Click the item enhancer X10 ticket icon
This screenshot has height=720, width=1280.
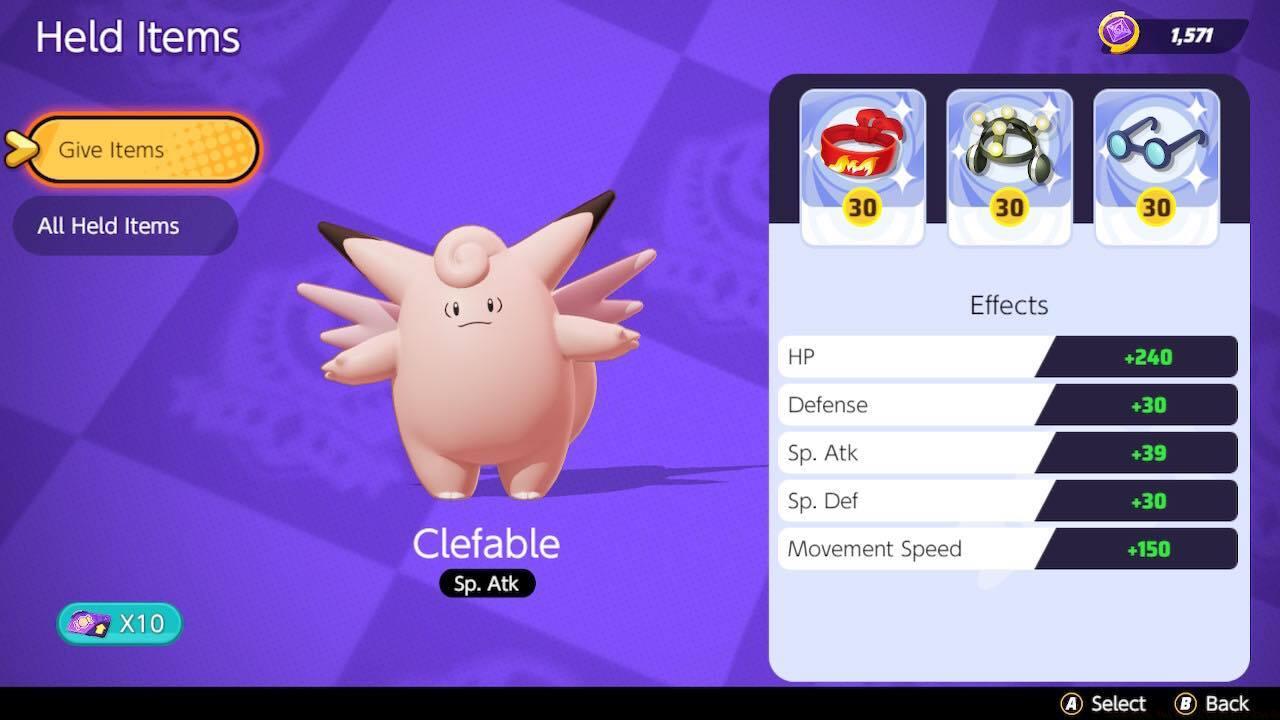pos(87,622)
